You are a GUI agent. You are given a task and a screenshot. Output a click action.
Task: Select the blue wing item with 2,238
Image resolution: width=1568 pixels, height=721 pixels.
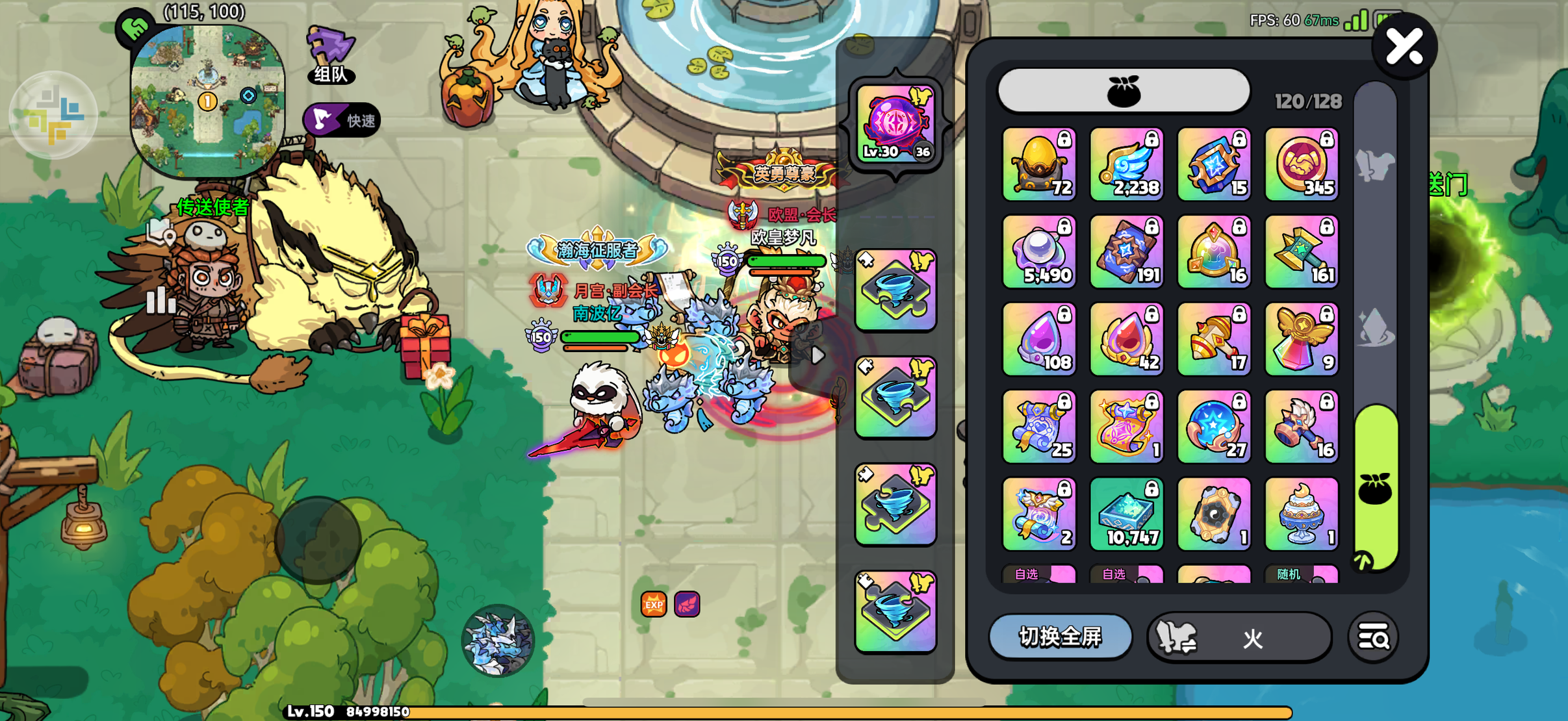click(1126, 164)
